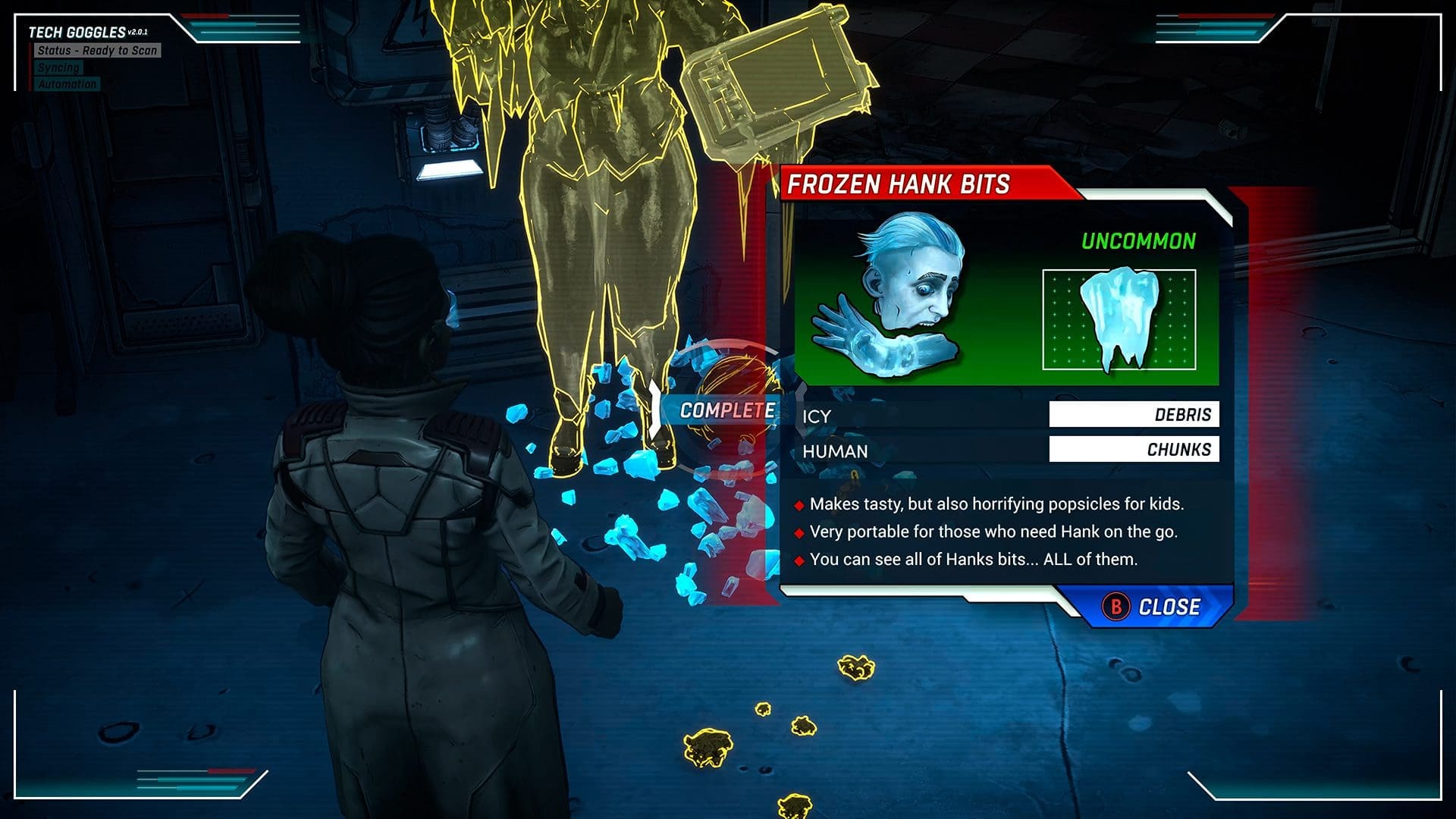The height and width of the screenshot is (819, 1456).
Task: Click the frozen tooth thumbnail
Action: click(x=1119, y=319)
